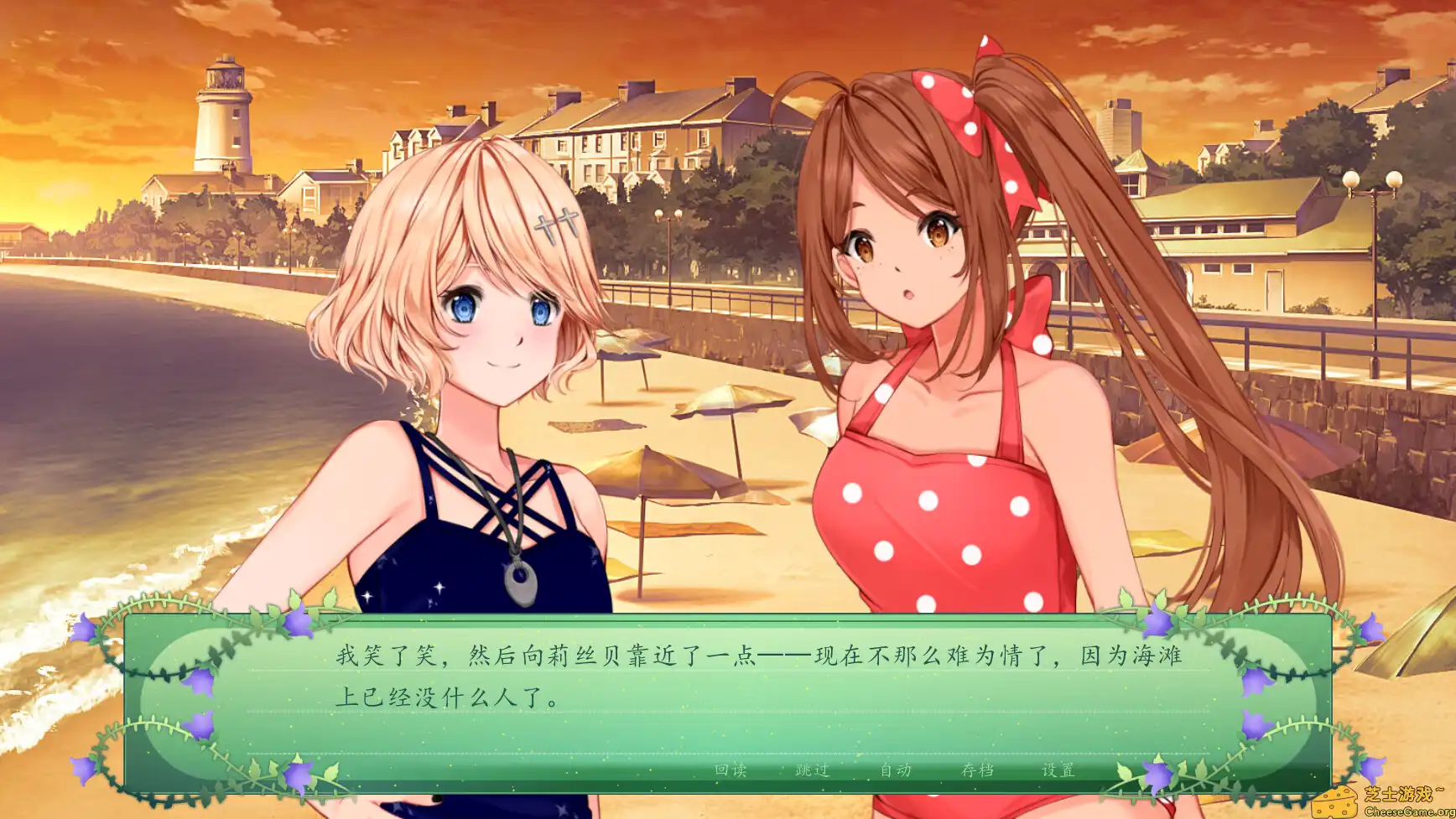Click the purple flower near bottom-right vine
This screenshot has height=819, width=1456.
(1373, 769)
